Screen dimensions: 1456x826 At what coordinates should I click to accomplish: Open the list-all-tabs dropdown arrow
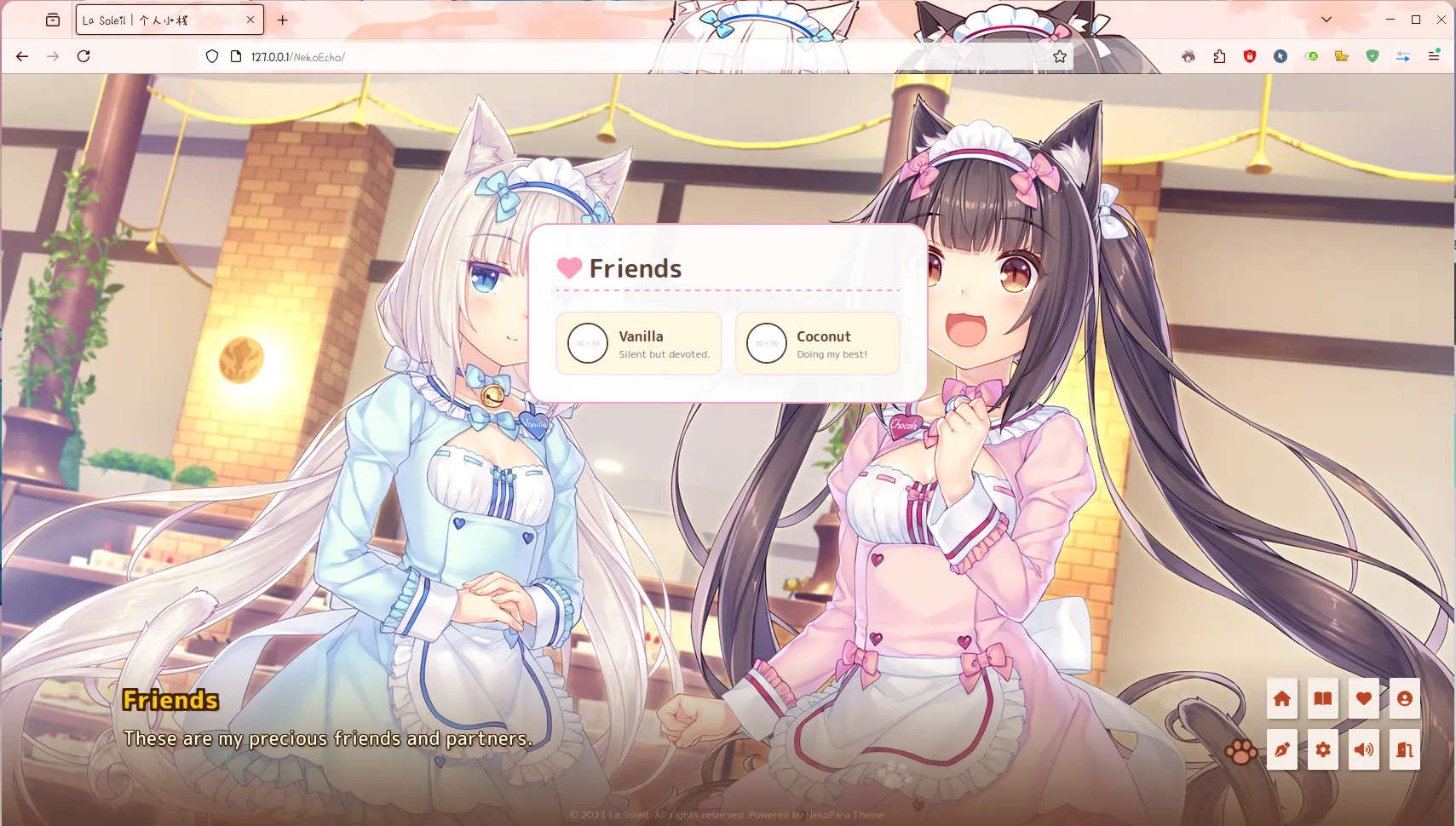click(x=1327, y=19)
